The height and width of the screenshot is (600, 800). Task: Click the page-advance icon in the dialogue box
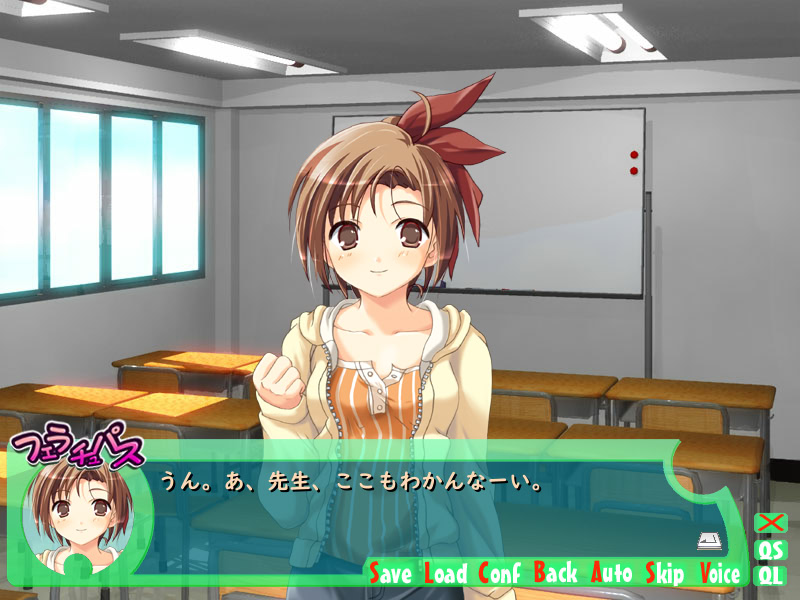pyautogui.click(x=709, y=541)
